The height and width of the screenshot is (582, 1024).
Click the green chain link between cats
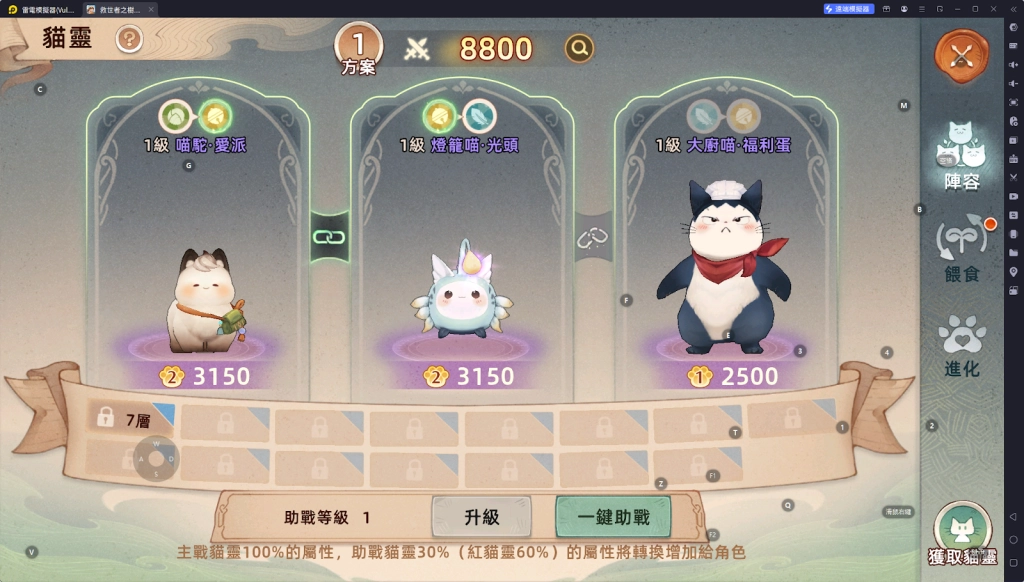[x=329, y=237]
